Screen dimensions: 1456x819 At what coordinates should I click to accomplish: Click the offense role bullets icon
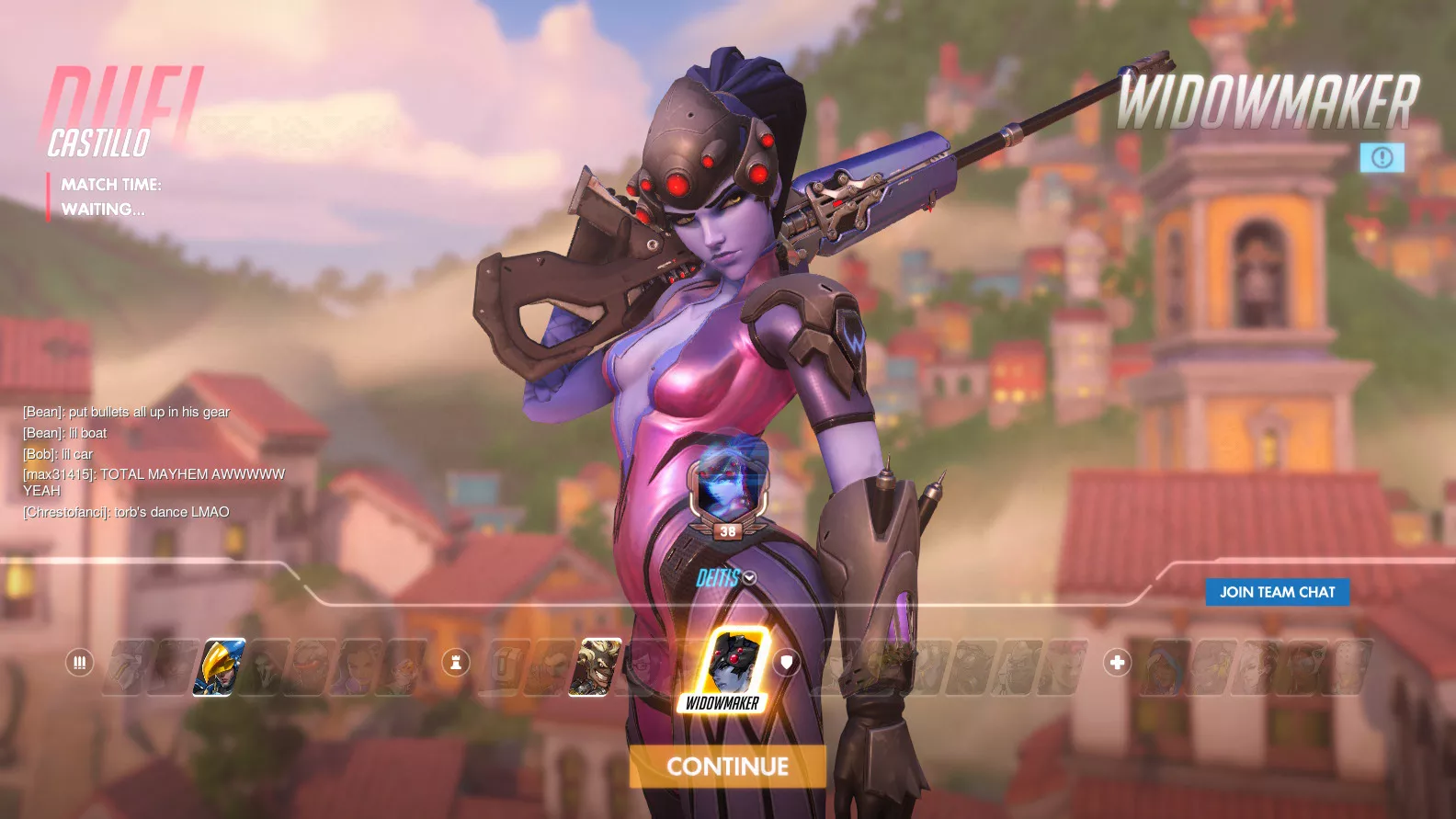(x=79, y=662)
